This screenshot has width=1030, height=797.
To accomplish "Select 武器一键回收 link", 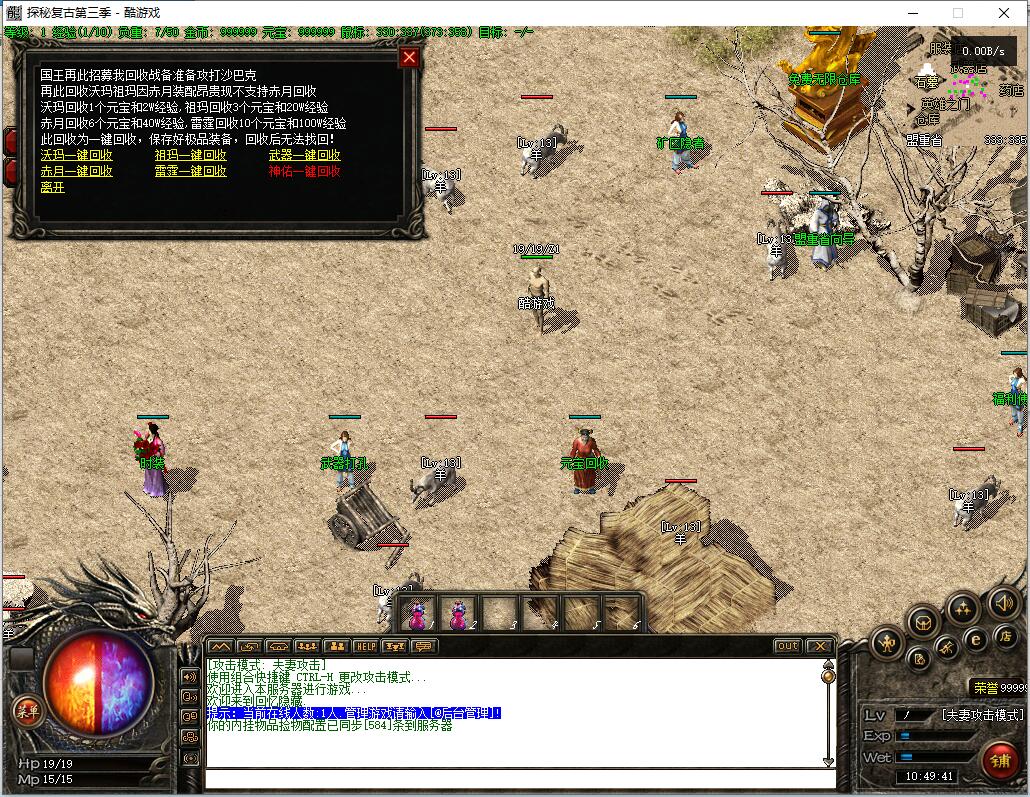I will tap(304, 155).
